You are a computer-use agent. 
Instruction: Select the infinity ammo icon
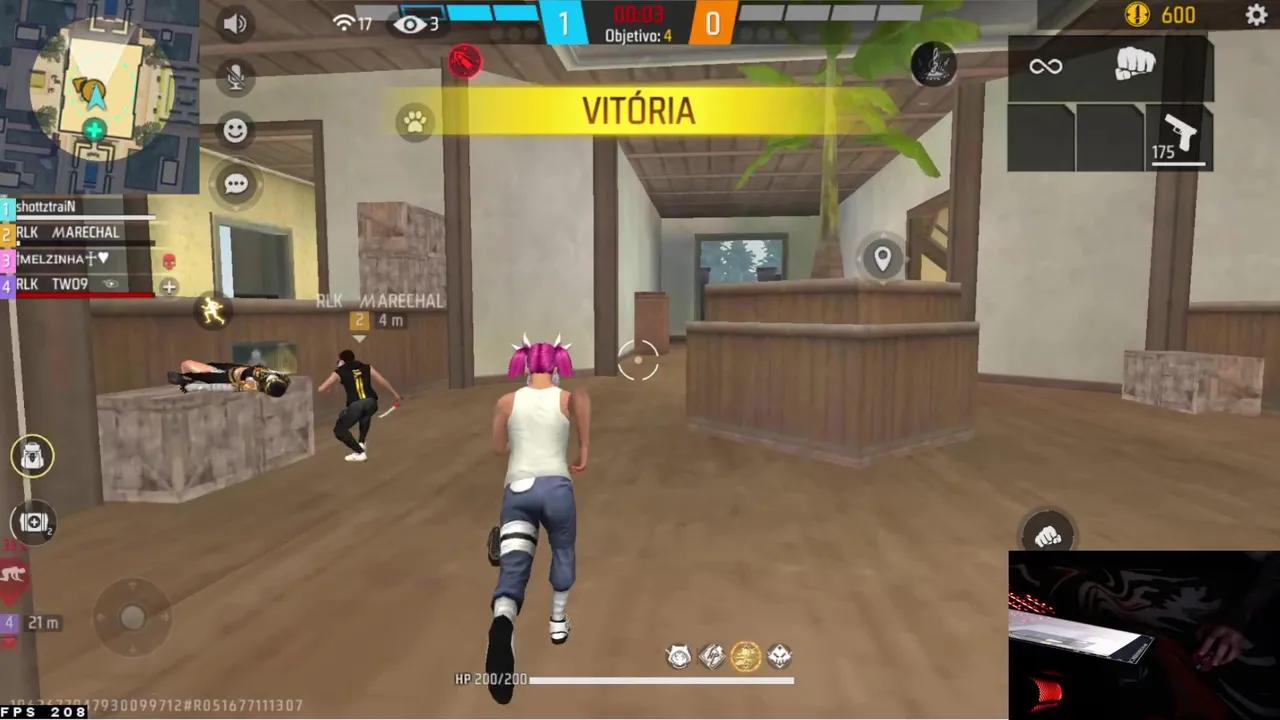tap(1046, 66)
